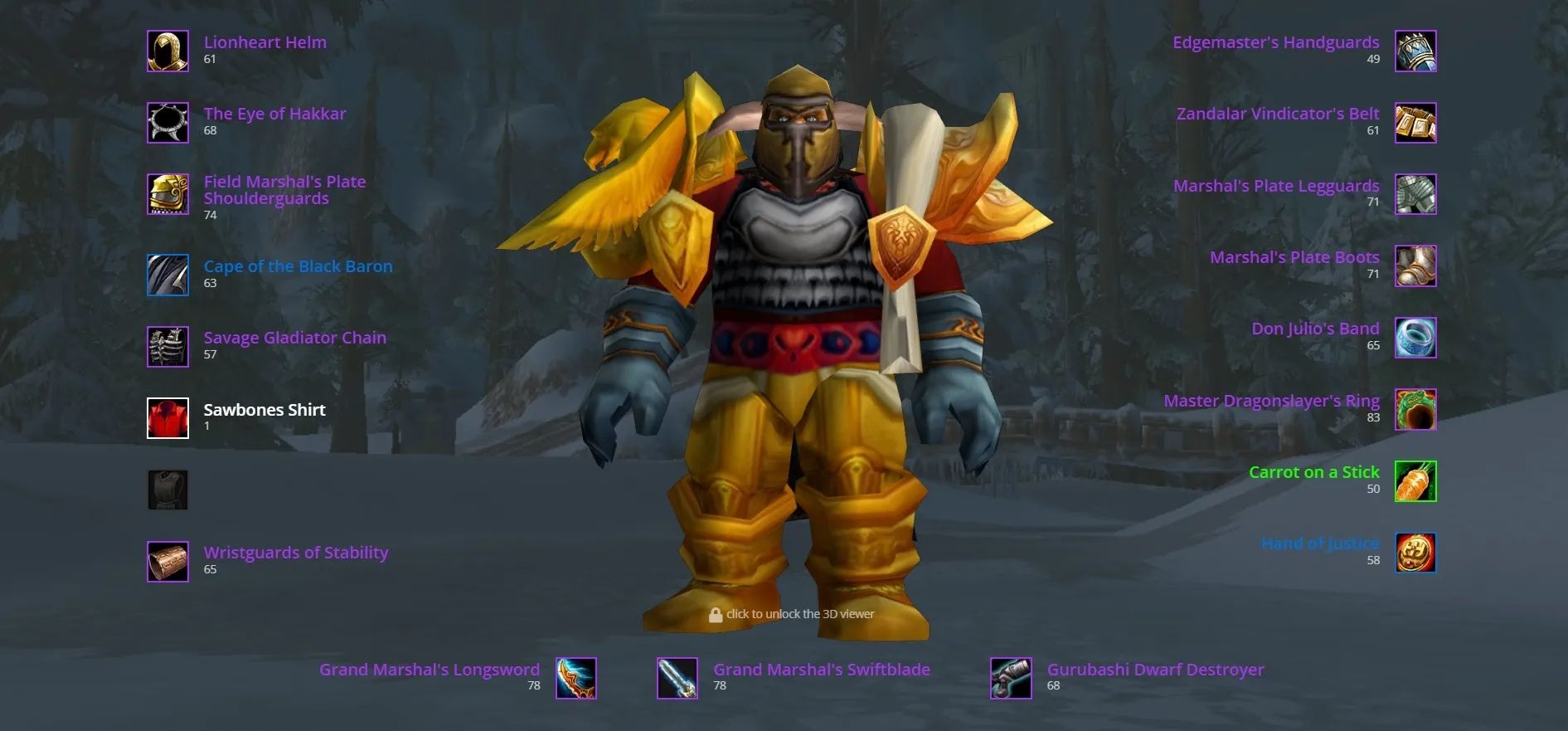Viewport: 1568px width, 731px height.
Task: Select the Hand of Justice trinket icon
Action: 1415,552
